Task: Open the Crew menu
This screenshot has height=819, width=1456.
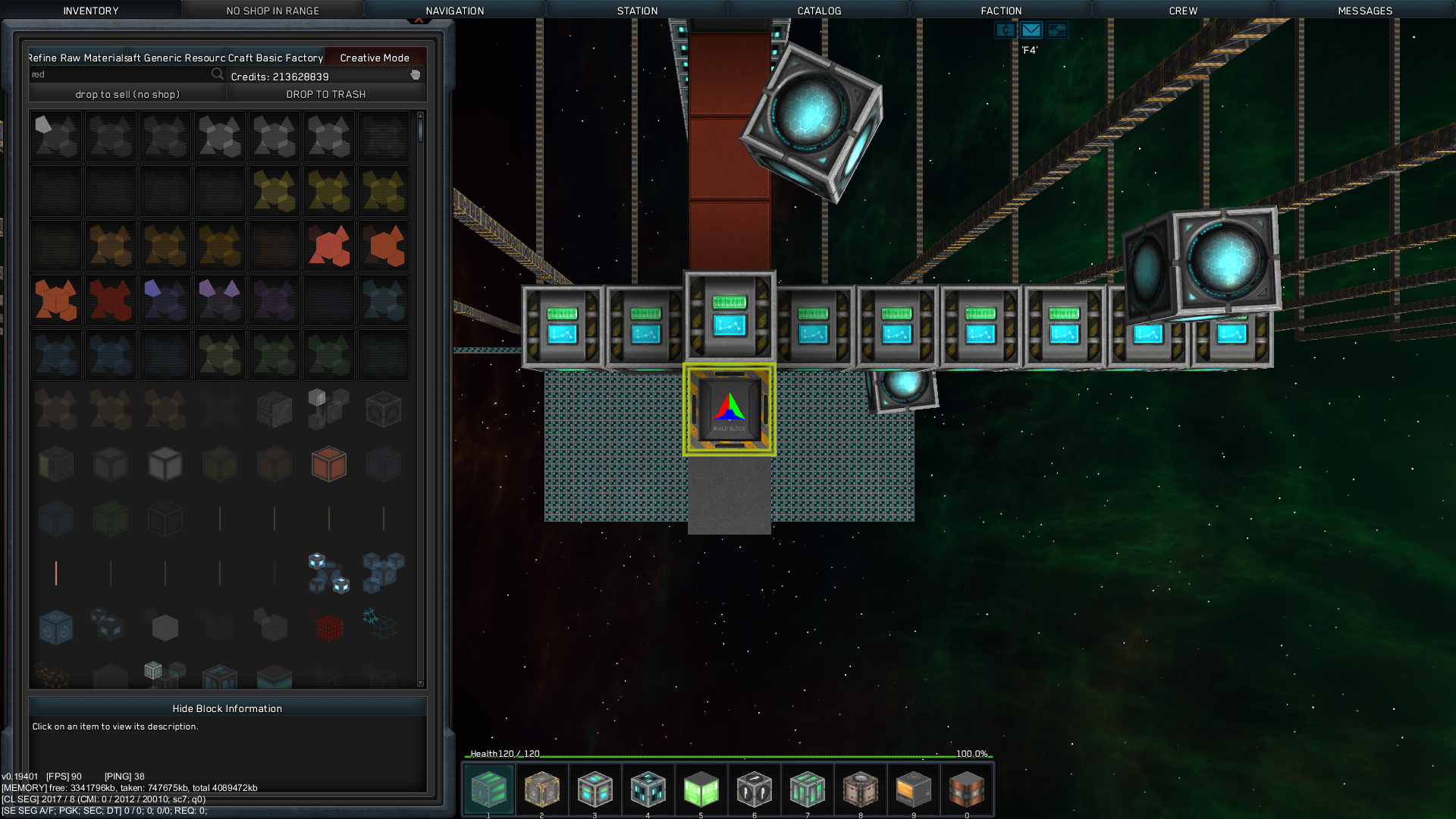Action: click(1183, 11)
